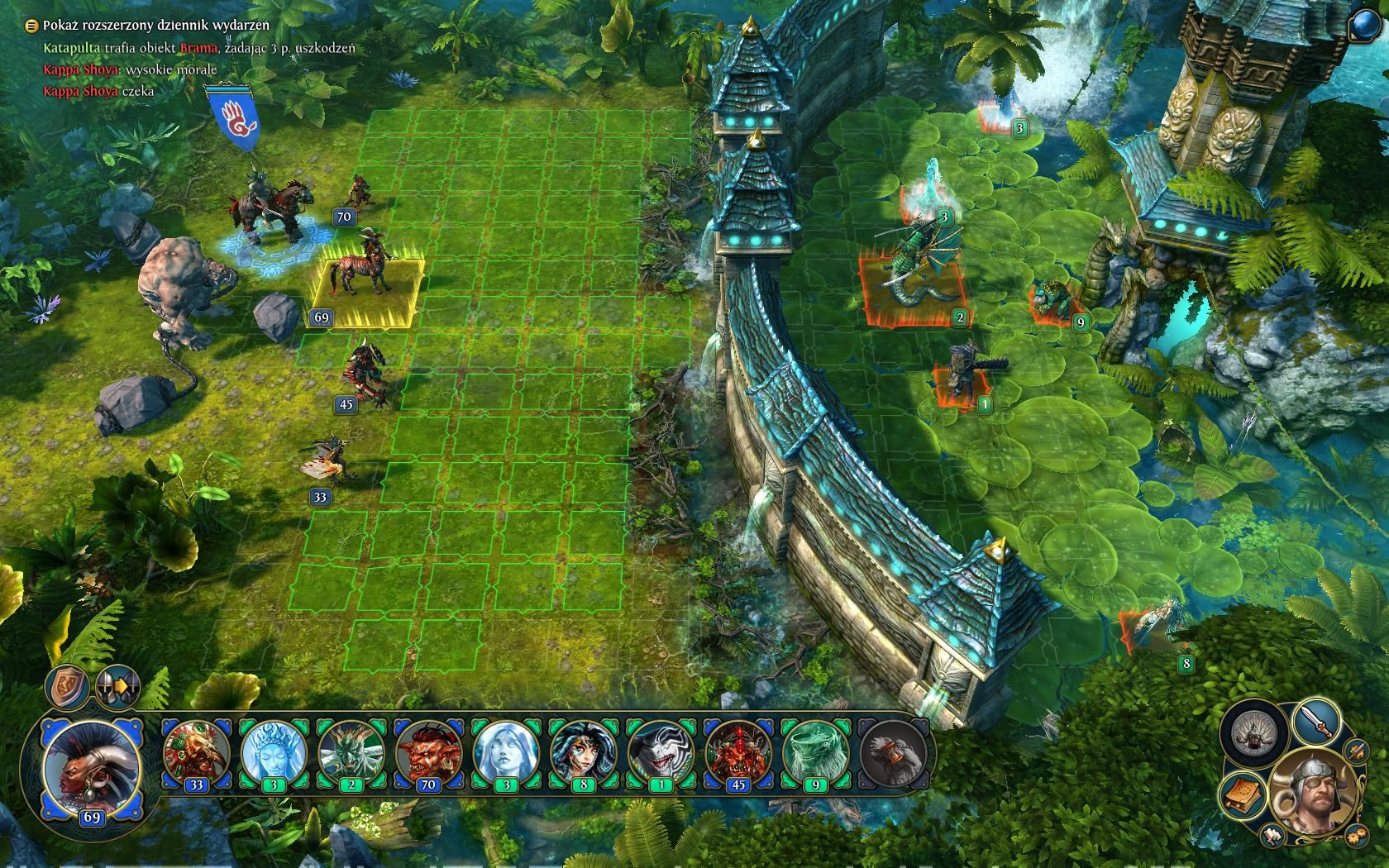Pick the green horned creature portrait numbered 2

[351, 751]
